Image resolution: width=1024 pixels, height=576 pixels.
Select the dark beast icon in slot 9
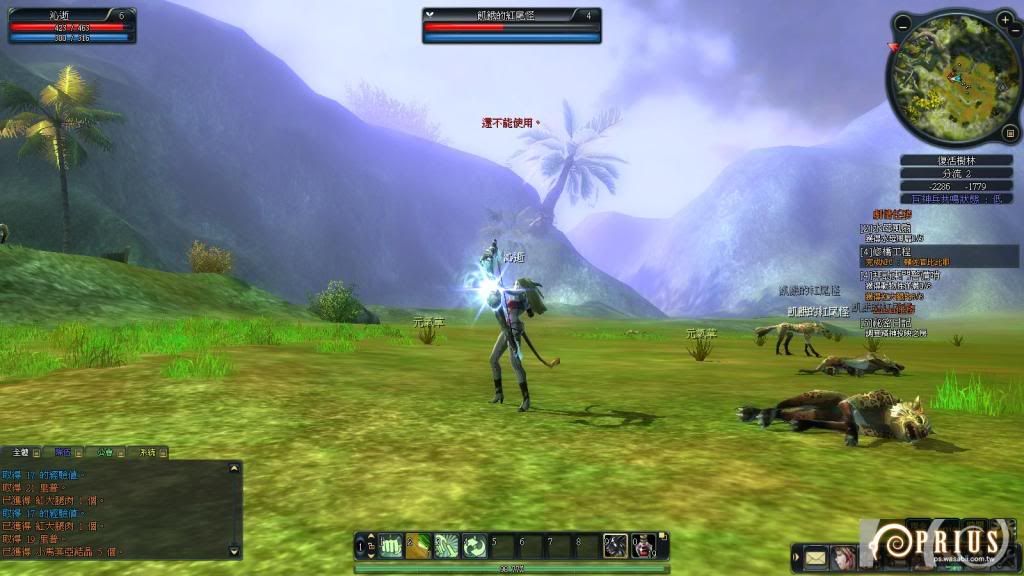pos(615,545)
